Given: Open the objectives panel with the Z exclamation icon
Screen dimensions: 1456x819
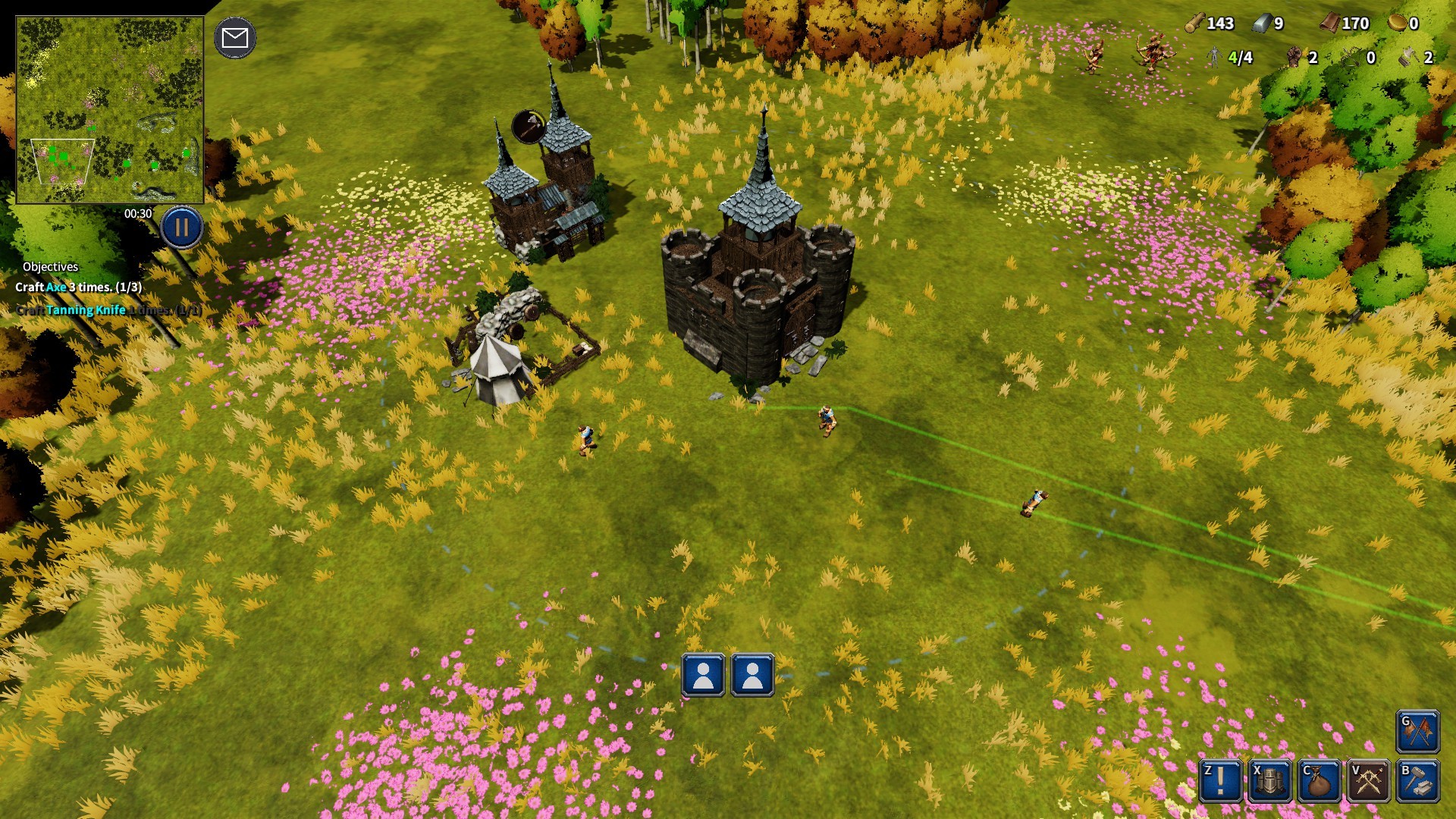Looking at the screenshot, I should click(x=1219, y=782).
